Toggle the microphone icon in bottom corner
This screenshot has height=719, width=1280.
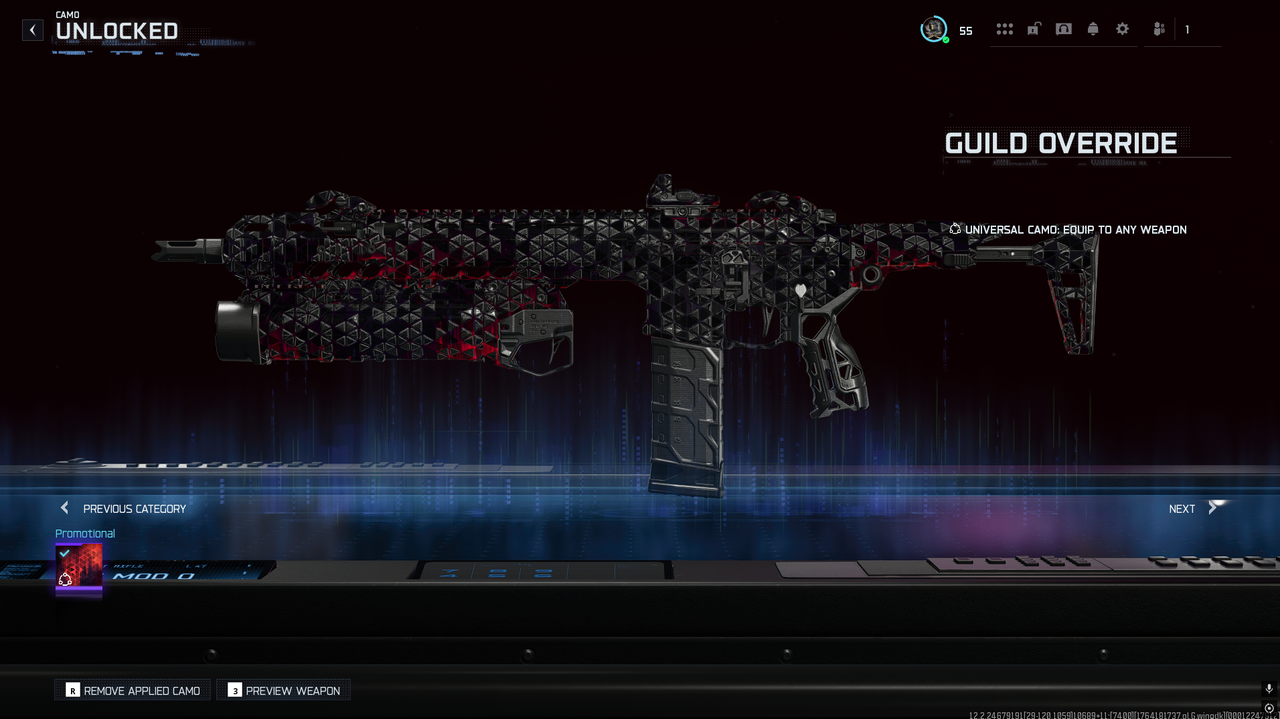1269,689
